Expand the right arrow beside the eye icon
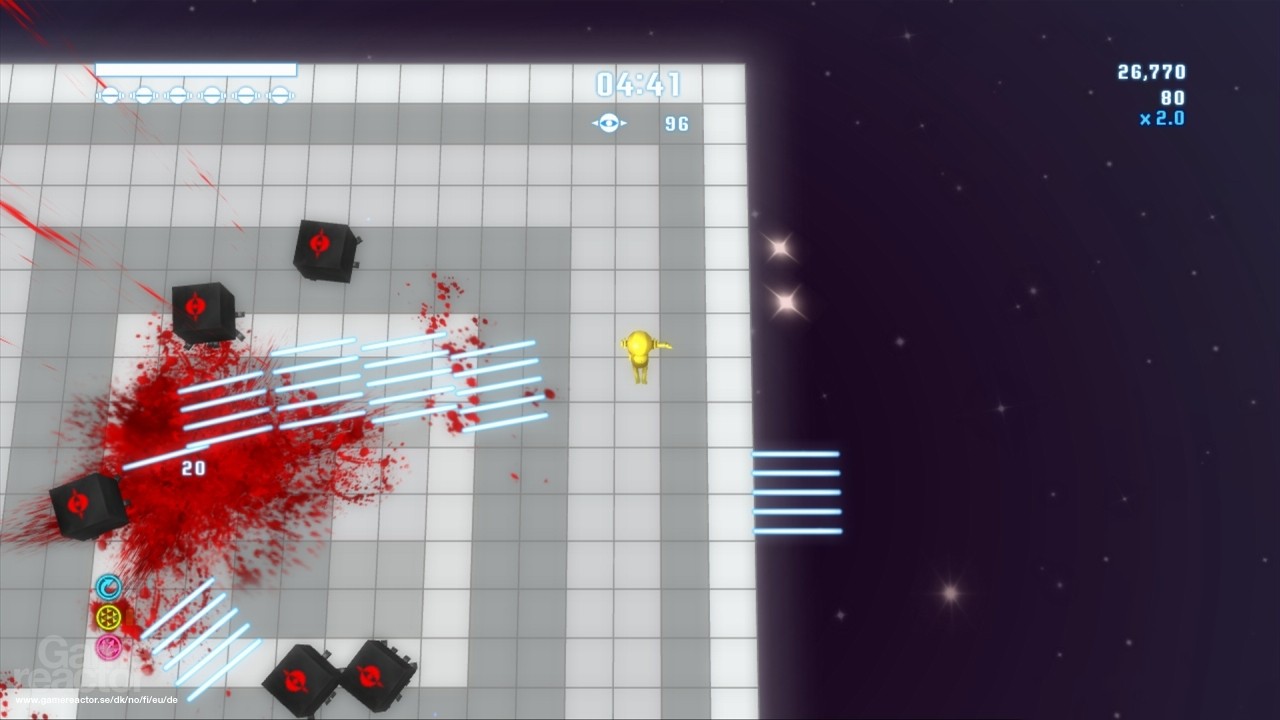1280x720 pixels. coord(623,123)
